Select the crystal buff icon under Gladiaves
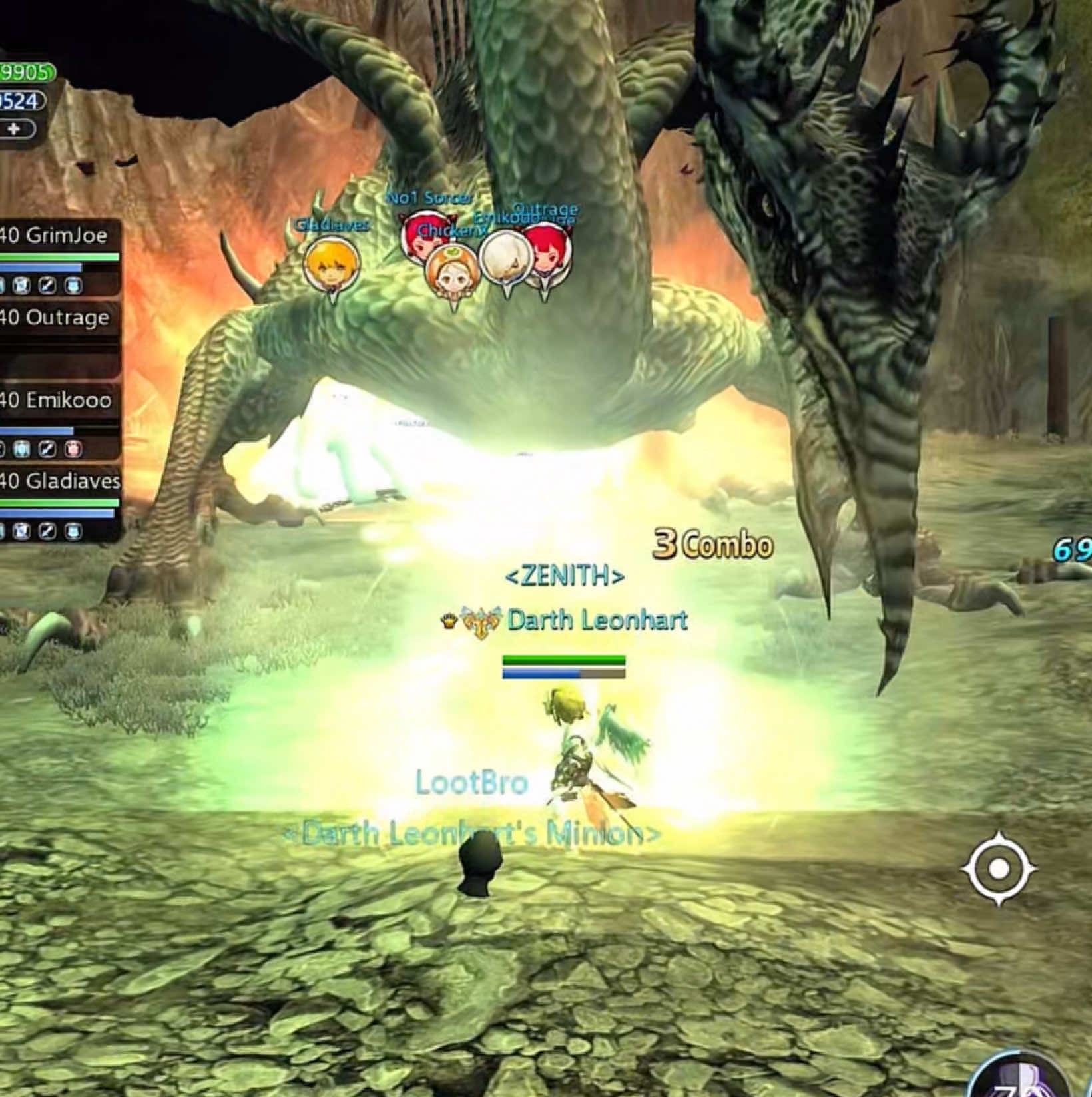The height and width of the screenshot is (1097, 1092). point(21,532)
